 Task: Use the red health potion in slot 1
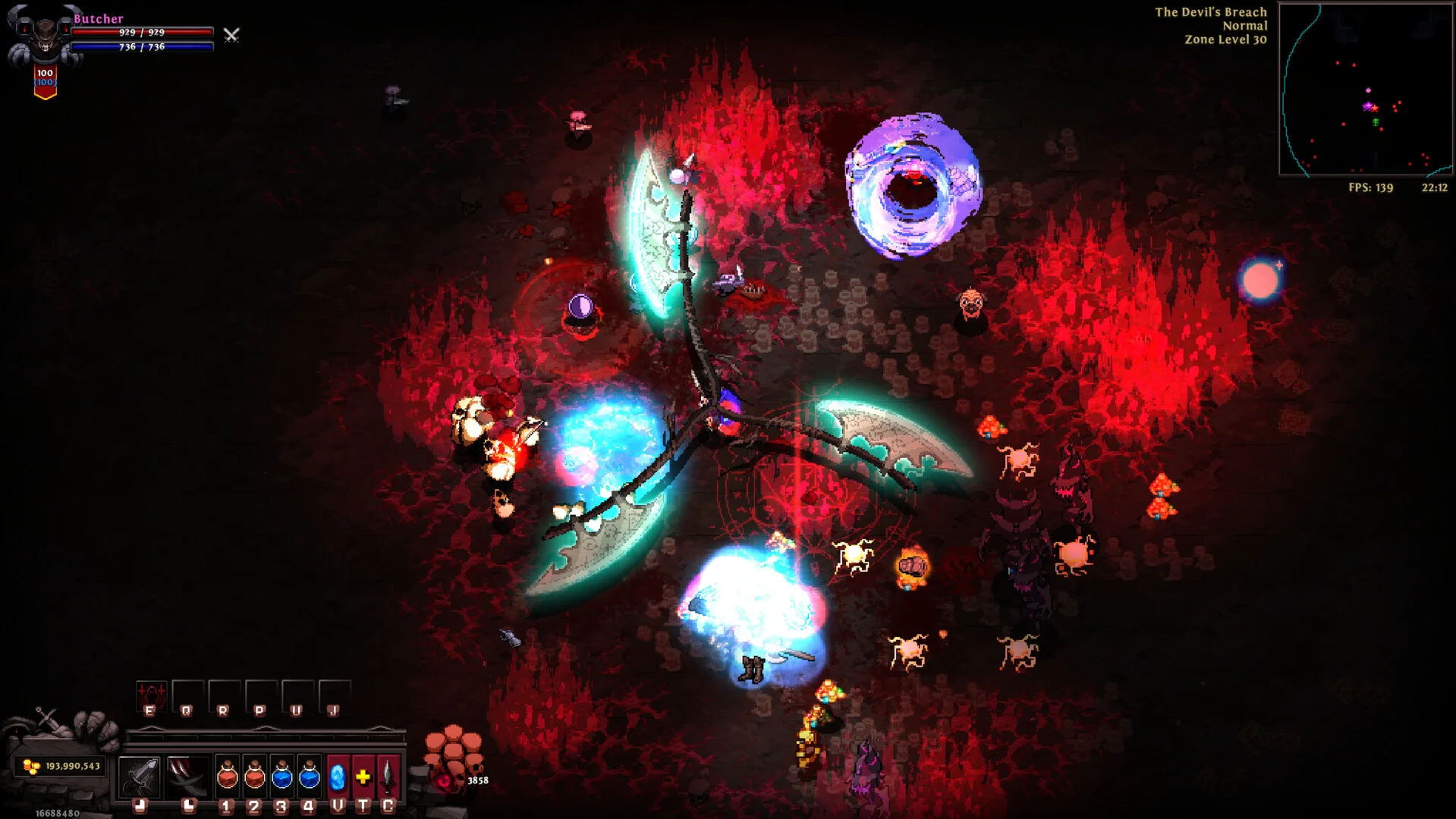pos(227,776)
